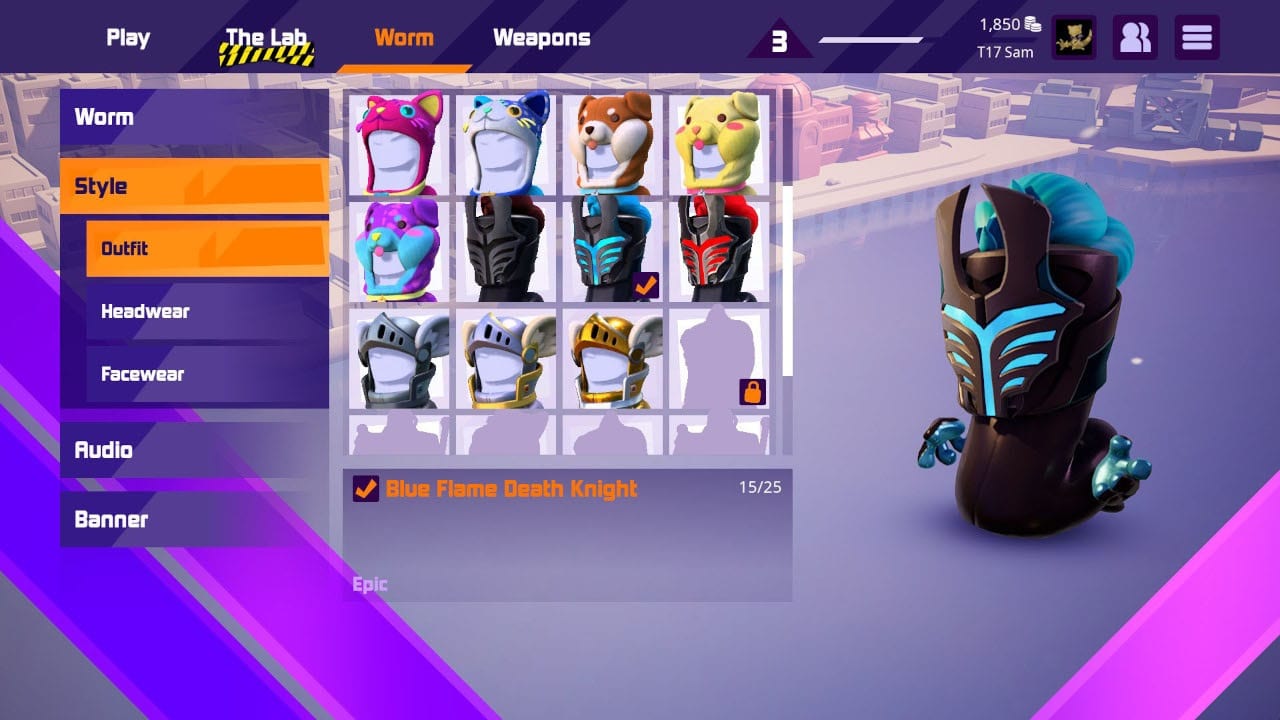This screenshot has height=720, width=1280.
Task: Open the hamburger menu
Action: (x=1196, y=37)
